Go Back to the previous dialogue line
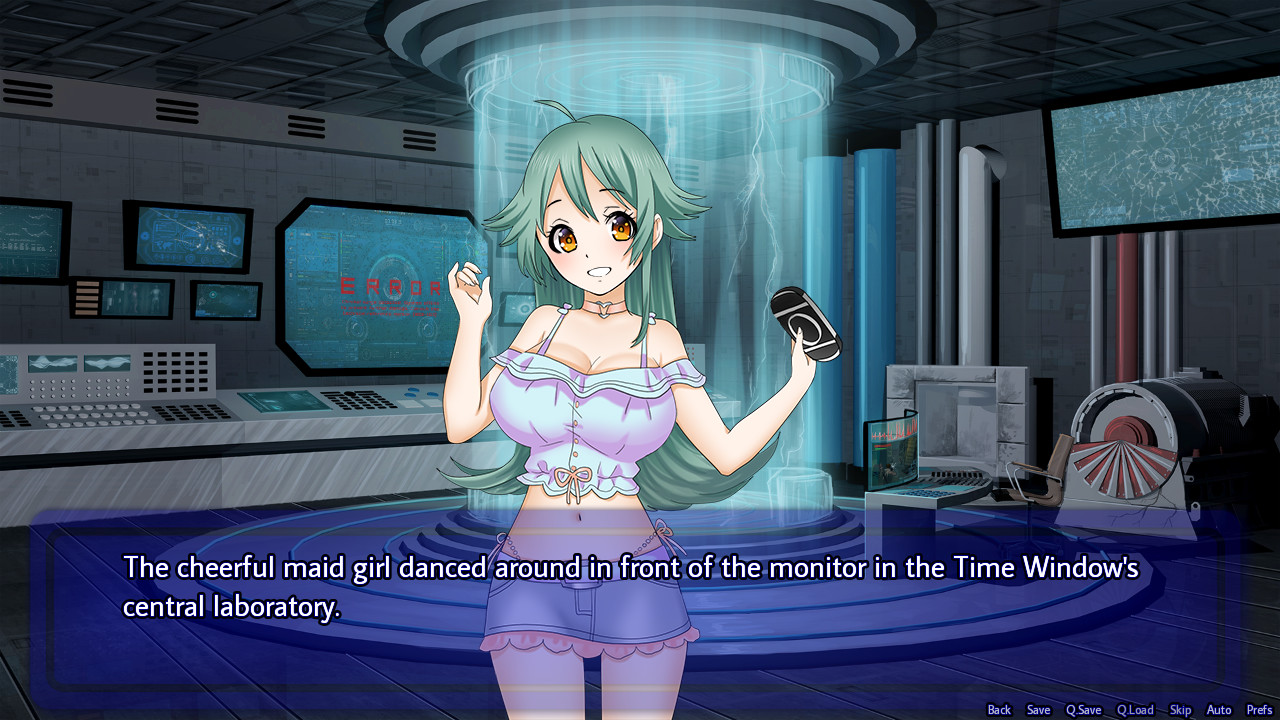Viewport: 1280px width, 720px height. (x=998, y=709)
